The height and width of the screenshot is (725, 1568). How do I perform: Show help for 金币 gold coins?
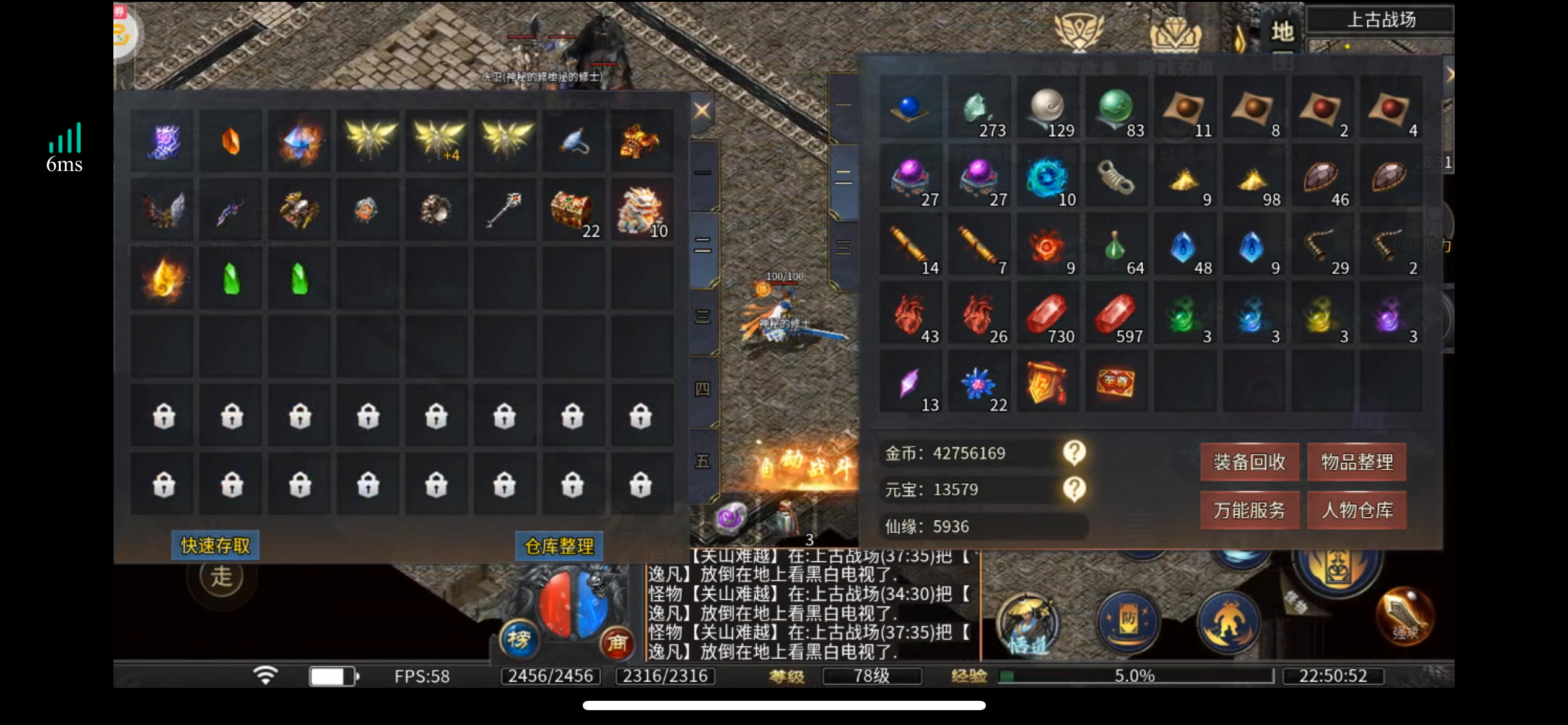click(x=1074, y=454)
